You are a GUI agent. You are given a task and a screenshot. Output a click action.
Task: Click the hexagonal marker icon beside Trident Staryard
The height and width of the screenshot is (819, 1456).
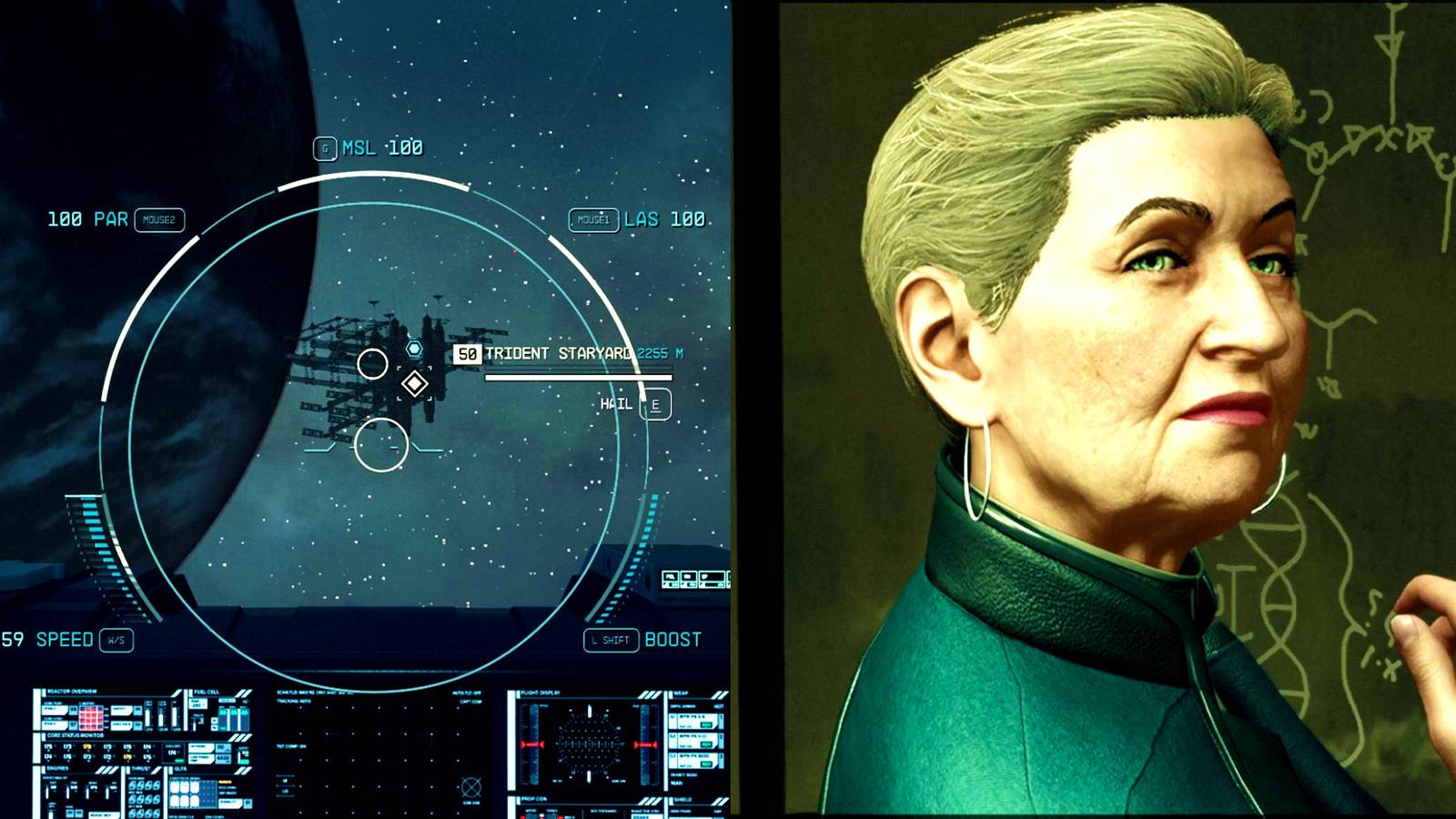(414, 347)
